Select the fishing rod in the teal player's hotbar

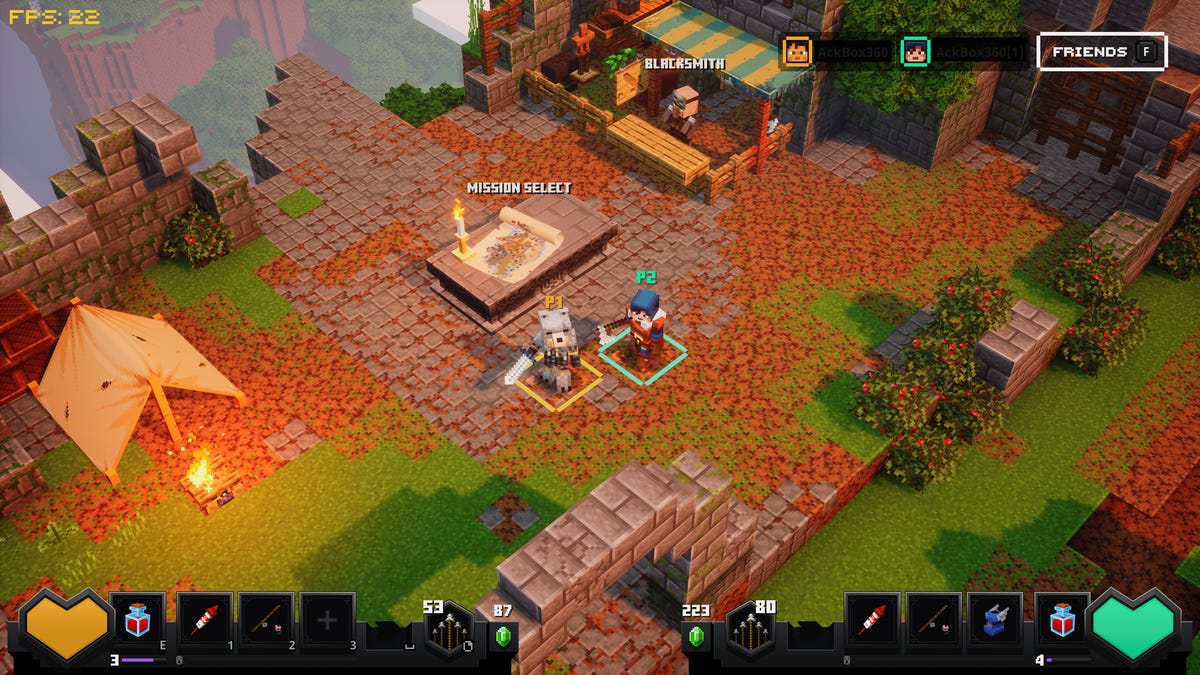[x=934, y=621]
